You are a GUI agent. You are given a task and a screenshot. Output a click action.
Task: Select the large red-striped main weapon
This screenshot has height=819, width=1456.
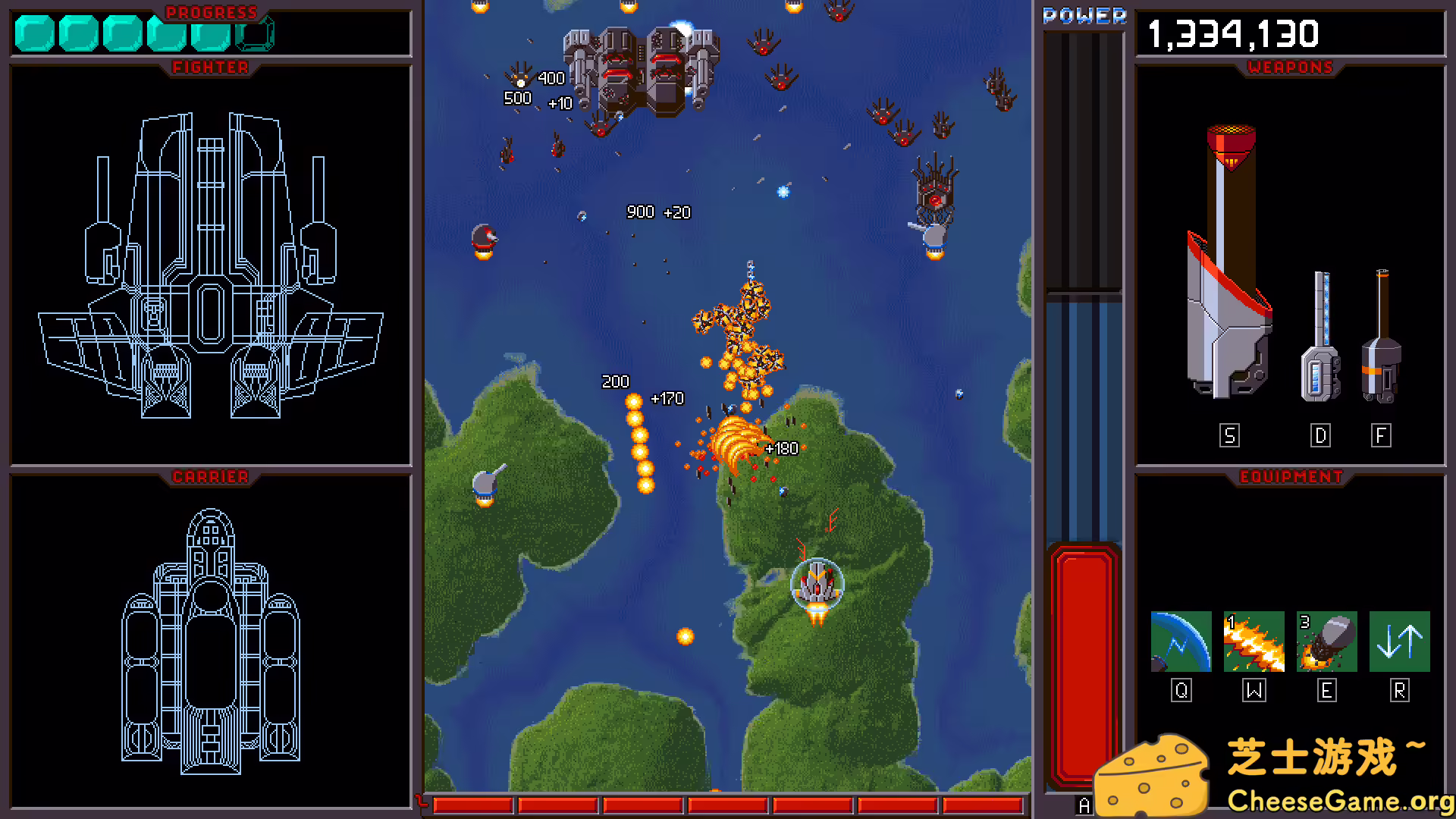(x=1229, y=265)
